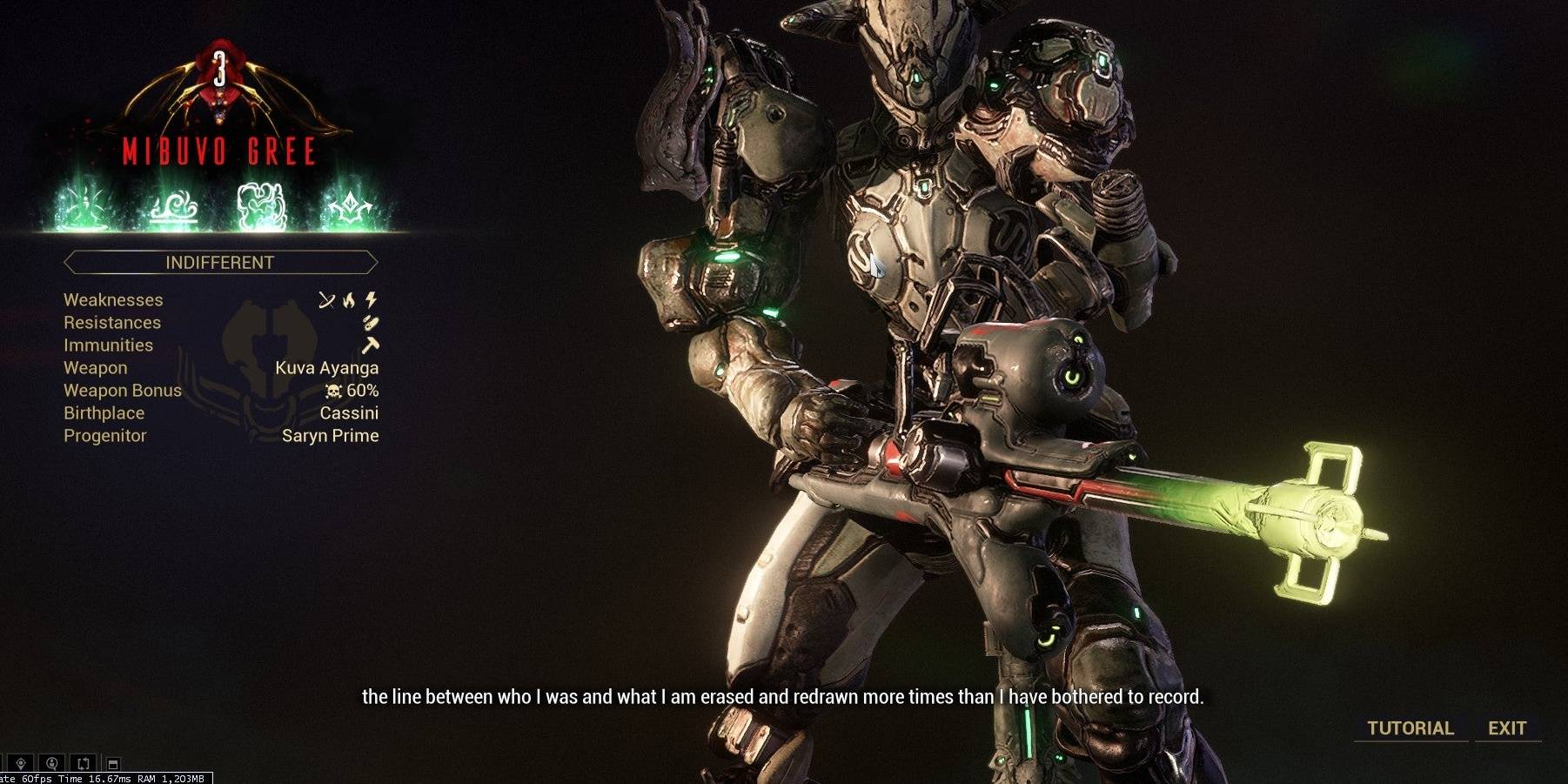Click the map pin toolbar icon
Screen dimensions: 1568x784
pos(21,763)
